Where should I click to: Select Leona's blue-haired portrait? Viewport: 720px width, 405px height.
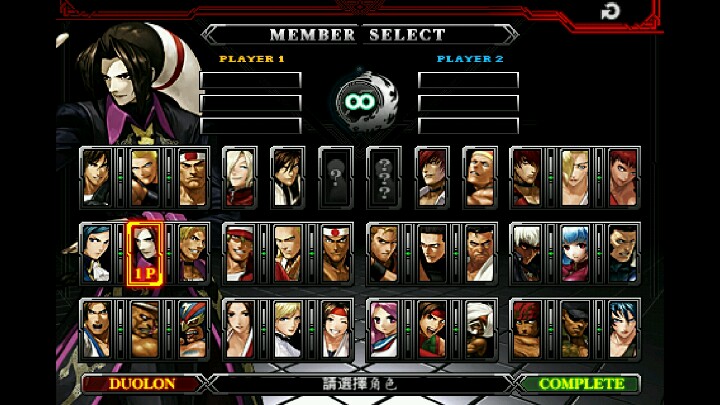click(x=624, y=327)
